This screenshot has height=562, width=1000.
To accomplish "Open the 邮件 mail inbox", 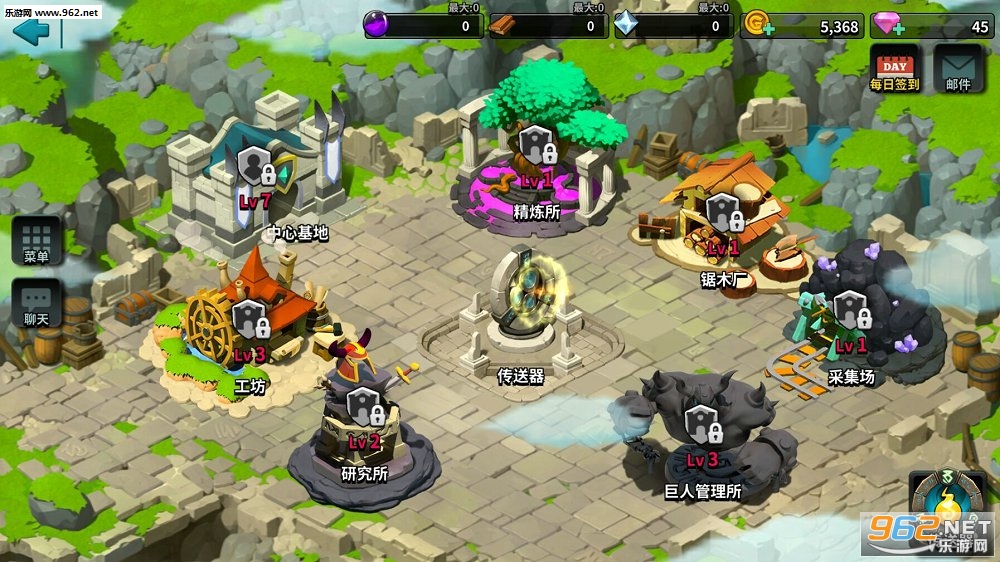I will click(958, 68).
